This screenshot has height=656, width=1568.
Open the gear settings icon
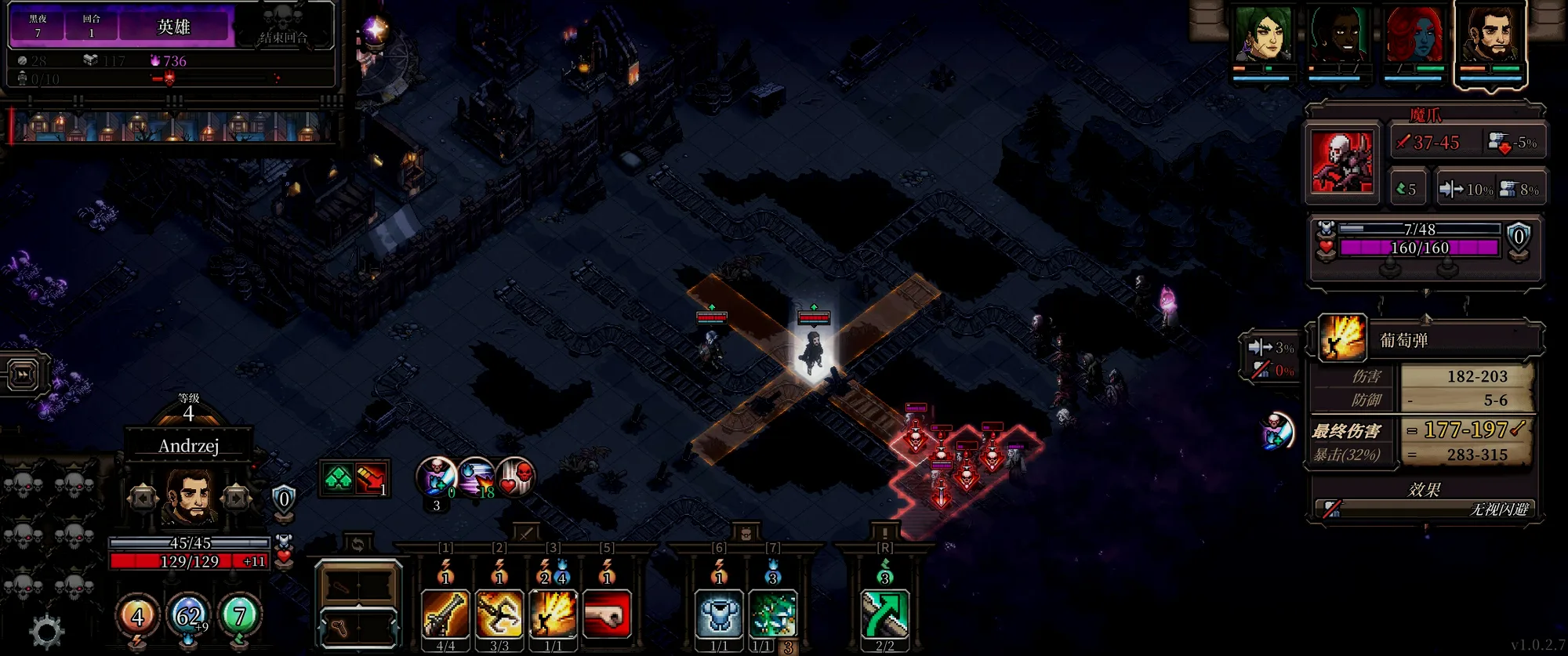click(x=46, y=632)
